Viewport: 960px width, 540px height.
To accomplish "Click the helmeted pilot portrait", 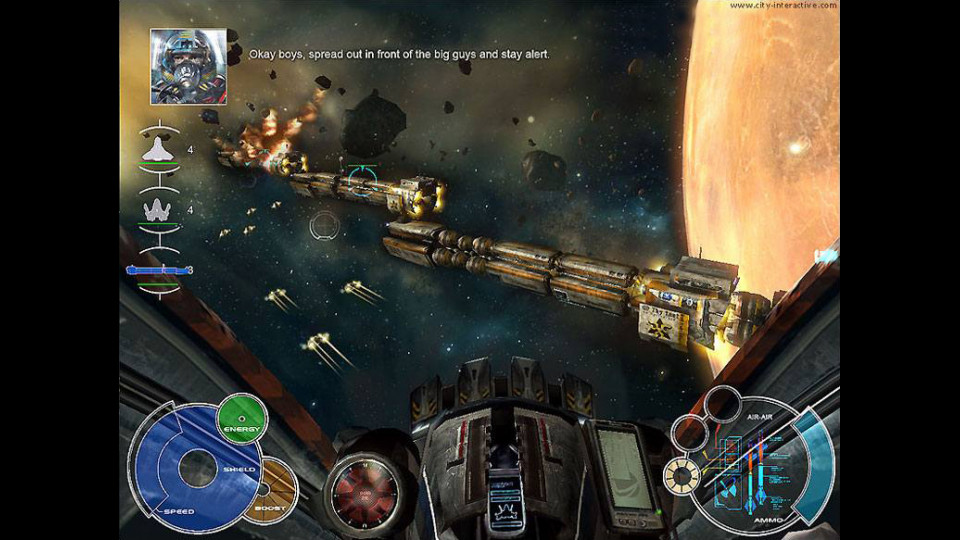I will coord(188,66).
